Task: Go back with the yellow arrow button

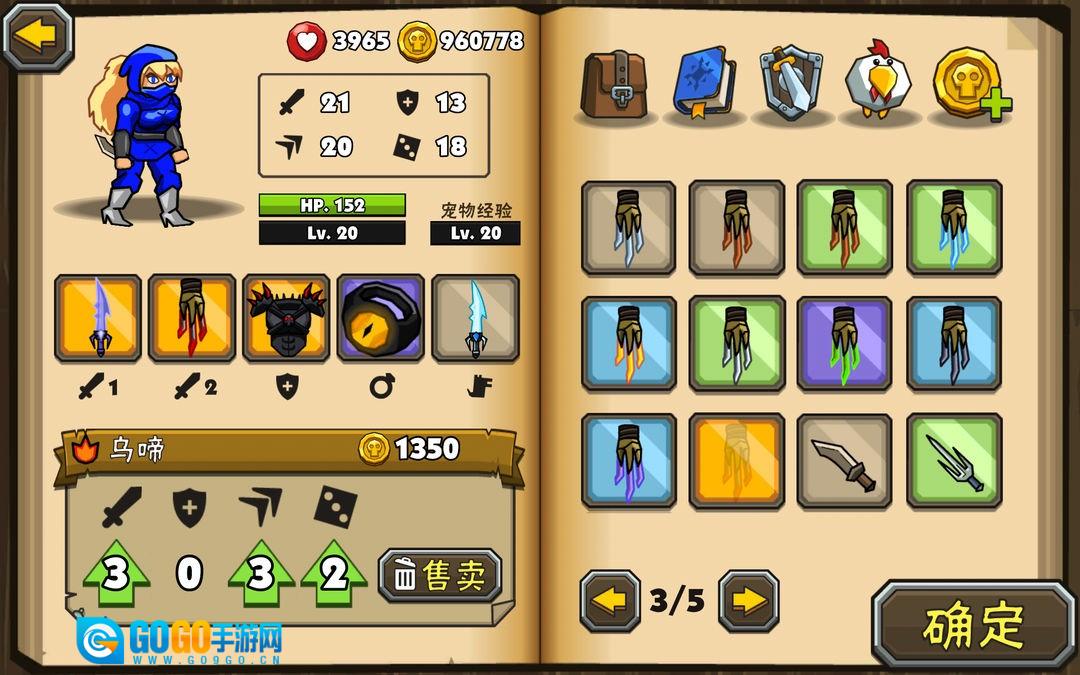Action: point(38,36)
